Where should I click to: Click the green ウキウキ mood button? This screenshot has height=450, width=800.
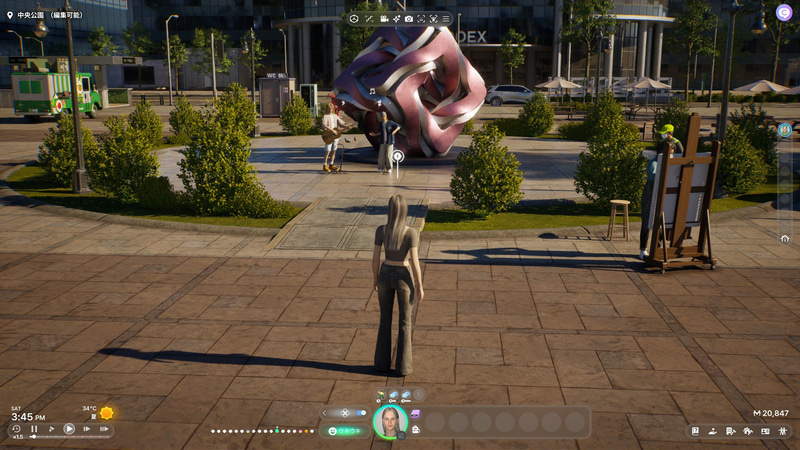pyautogui.click(x=345, y=431)
